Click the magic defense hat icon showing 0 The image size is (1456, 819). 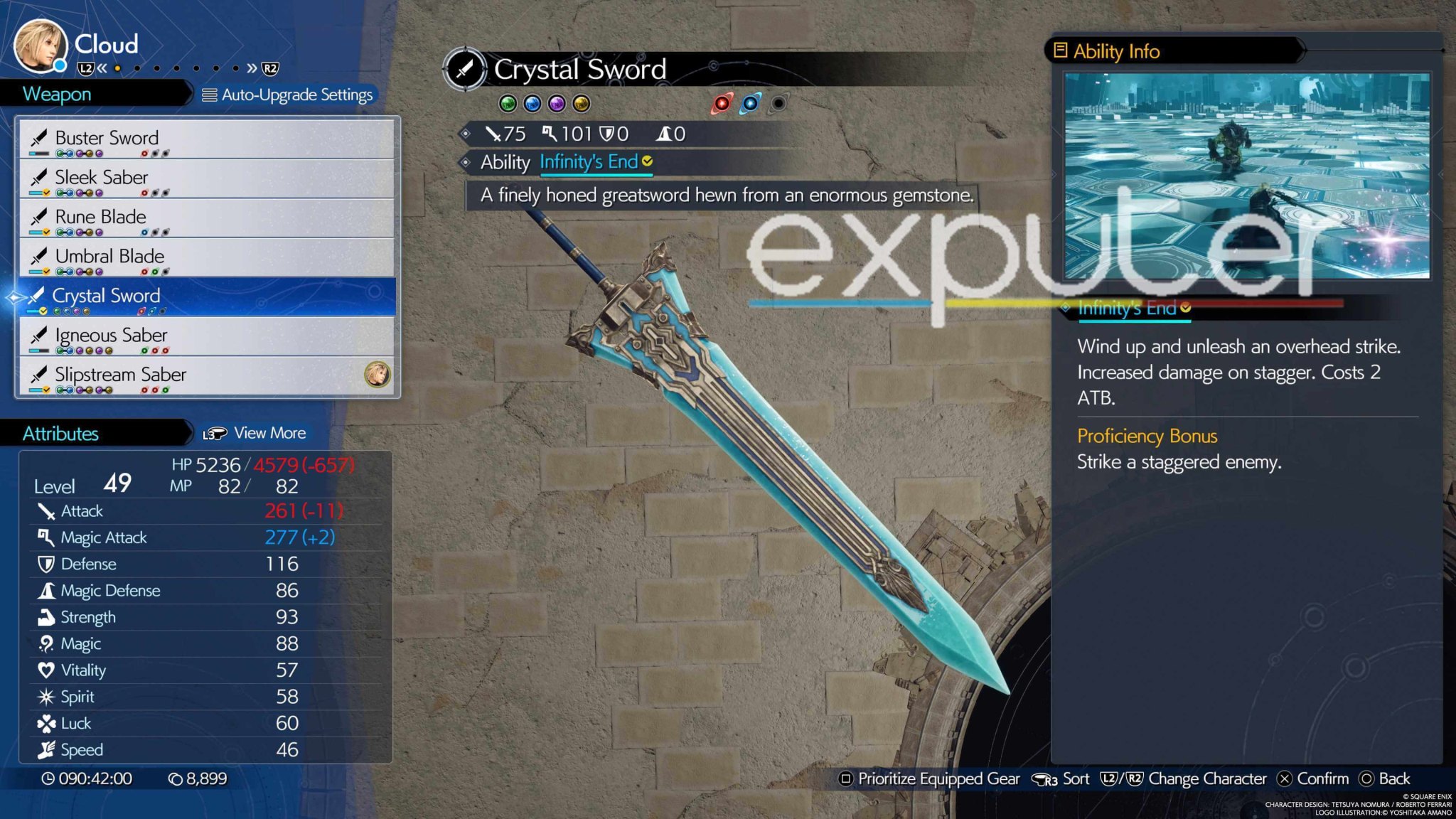click(x=664, y=134)
